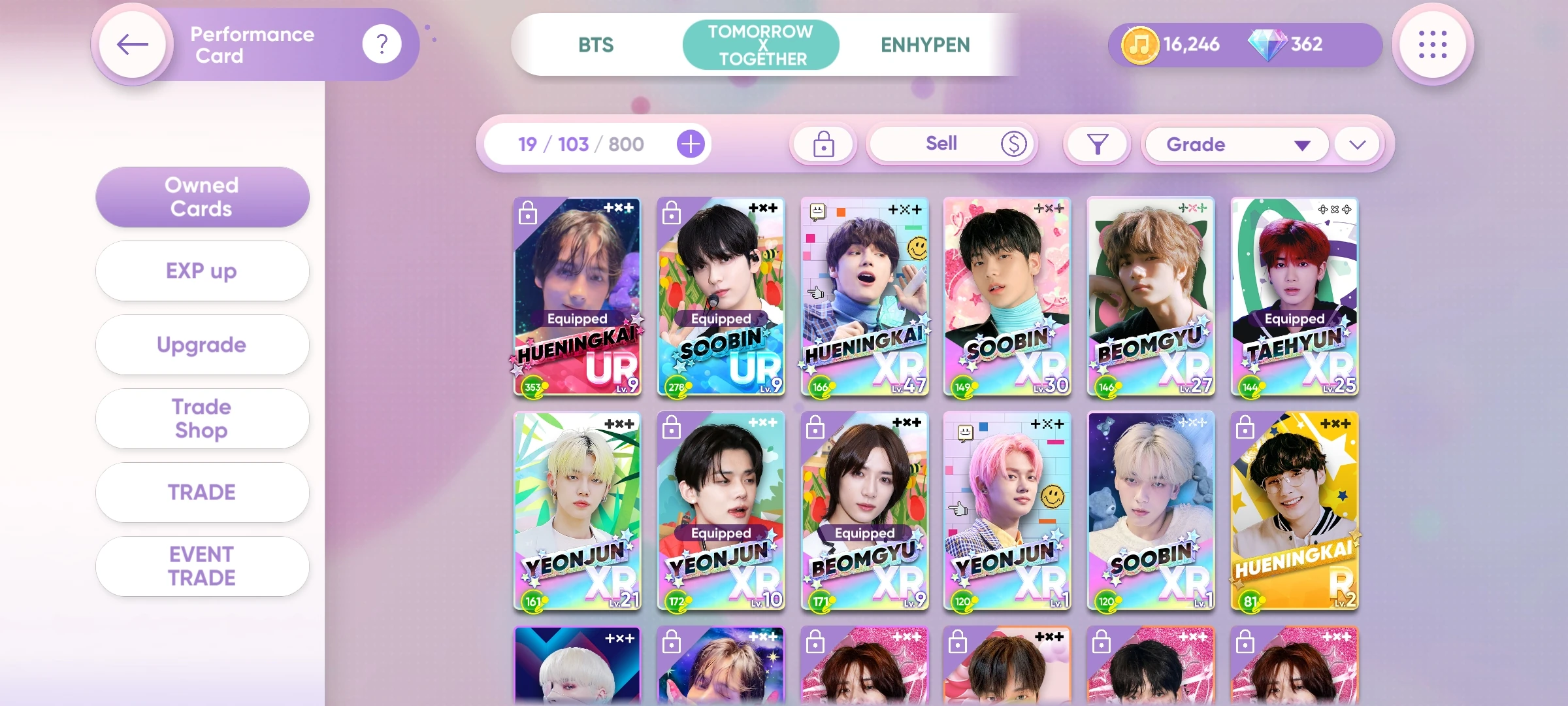The image size is (1568, 706).
Task: Open the filter funnel options
Action: (1097, 144)
